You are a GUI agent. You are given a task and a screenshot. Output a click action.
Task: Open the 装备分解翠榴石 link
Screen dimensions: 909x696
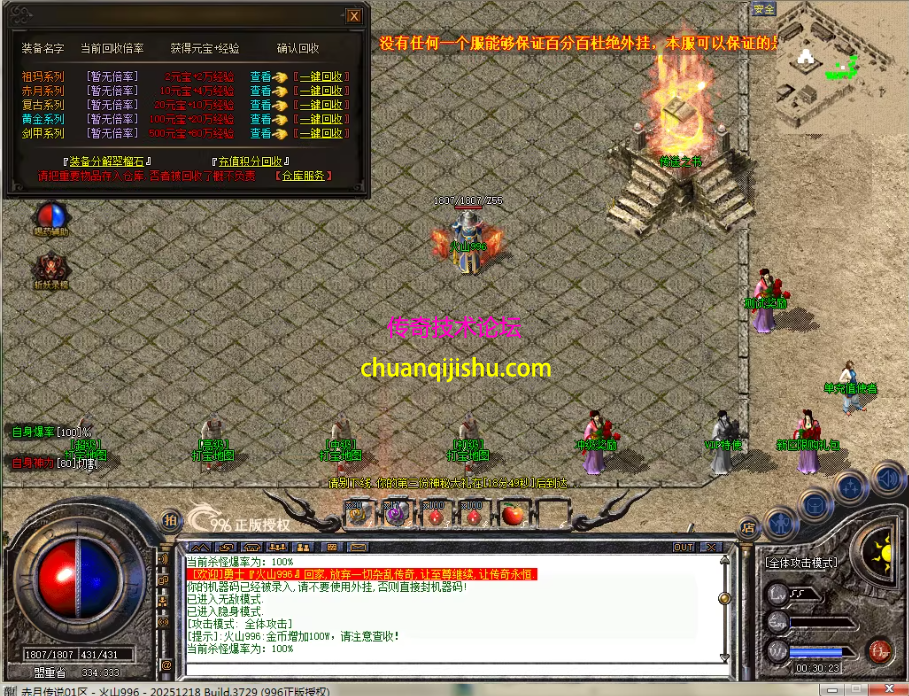point(107,161)
